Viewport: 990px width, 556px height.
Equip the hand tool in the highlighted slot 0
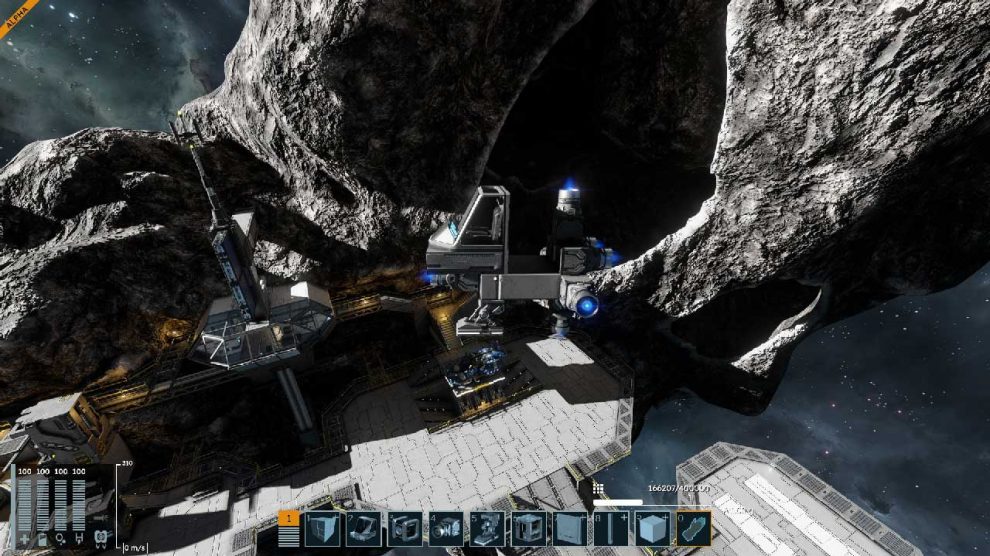pos(693,528)
